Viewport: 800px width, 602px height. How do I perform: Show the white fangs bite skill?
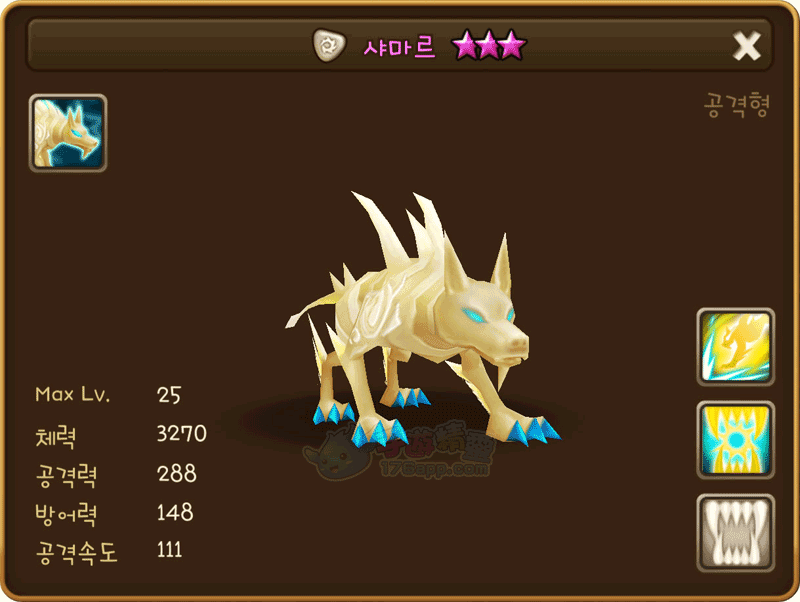click(735, 533)
